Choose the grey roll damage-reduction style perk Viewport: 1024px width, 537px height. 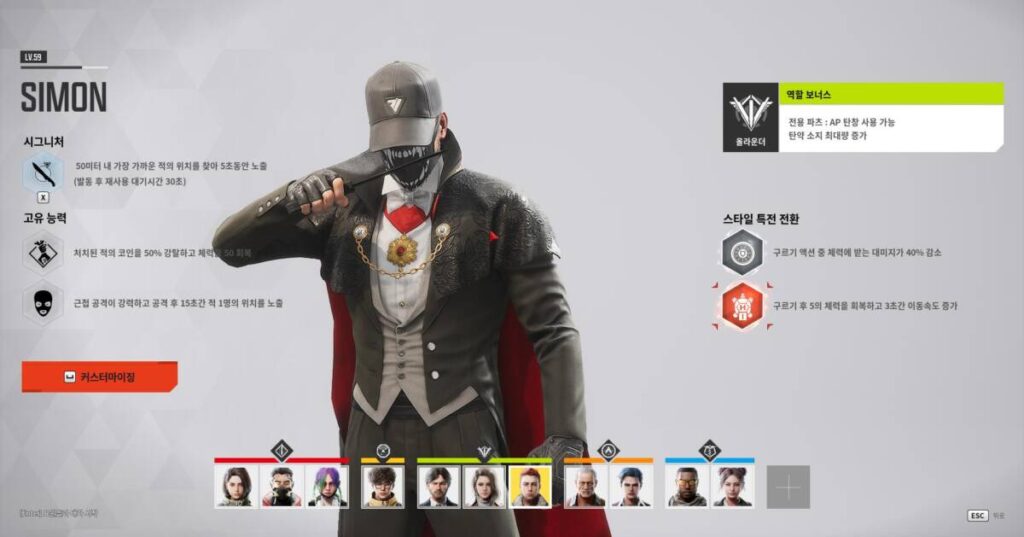(x=742, y=252)
